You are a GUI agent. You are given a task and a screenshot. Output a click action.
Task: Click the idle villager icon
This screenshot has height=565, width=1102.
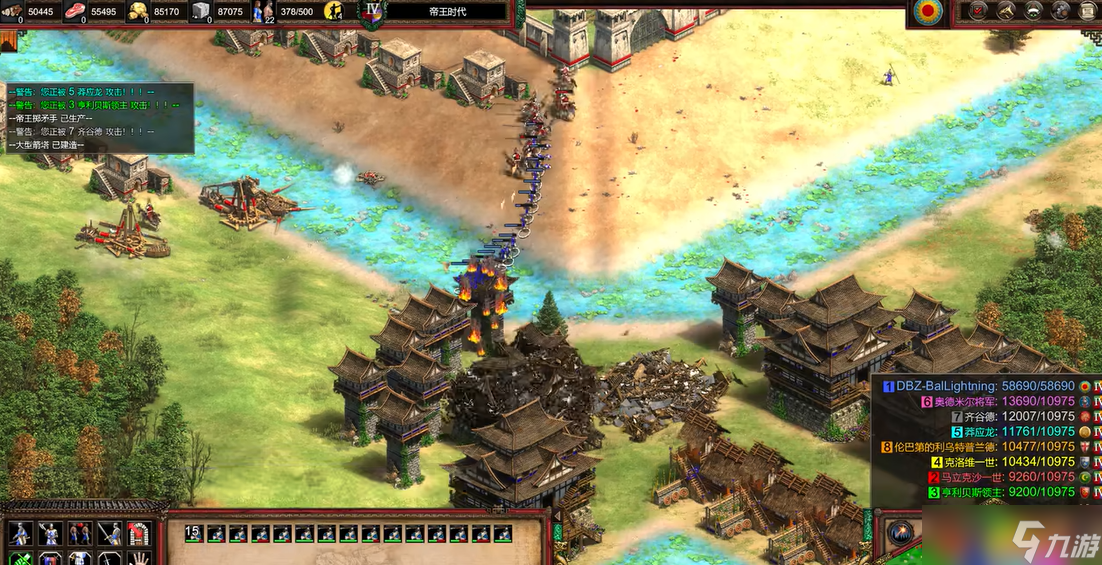click(x=333, y=12)
